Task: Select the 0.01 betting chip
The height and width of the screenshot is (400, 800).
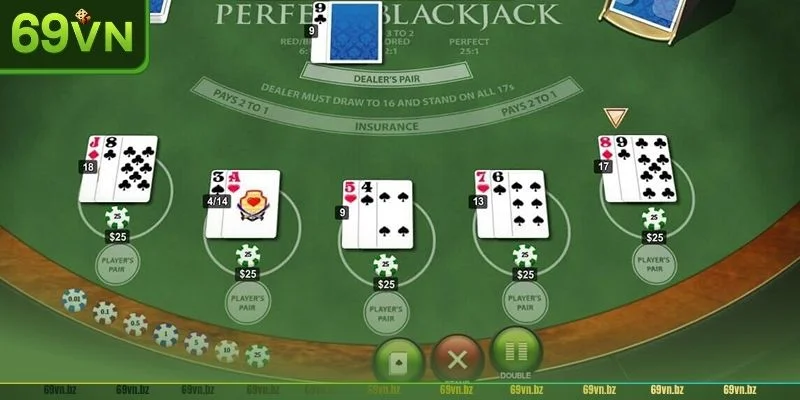Action: pos(74,301)
